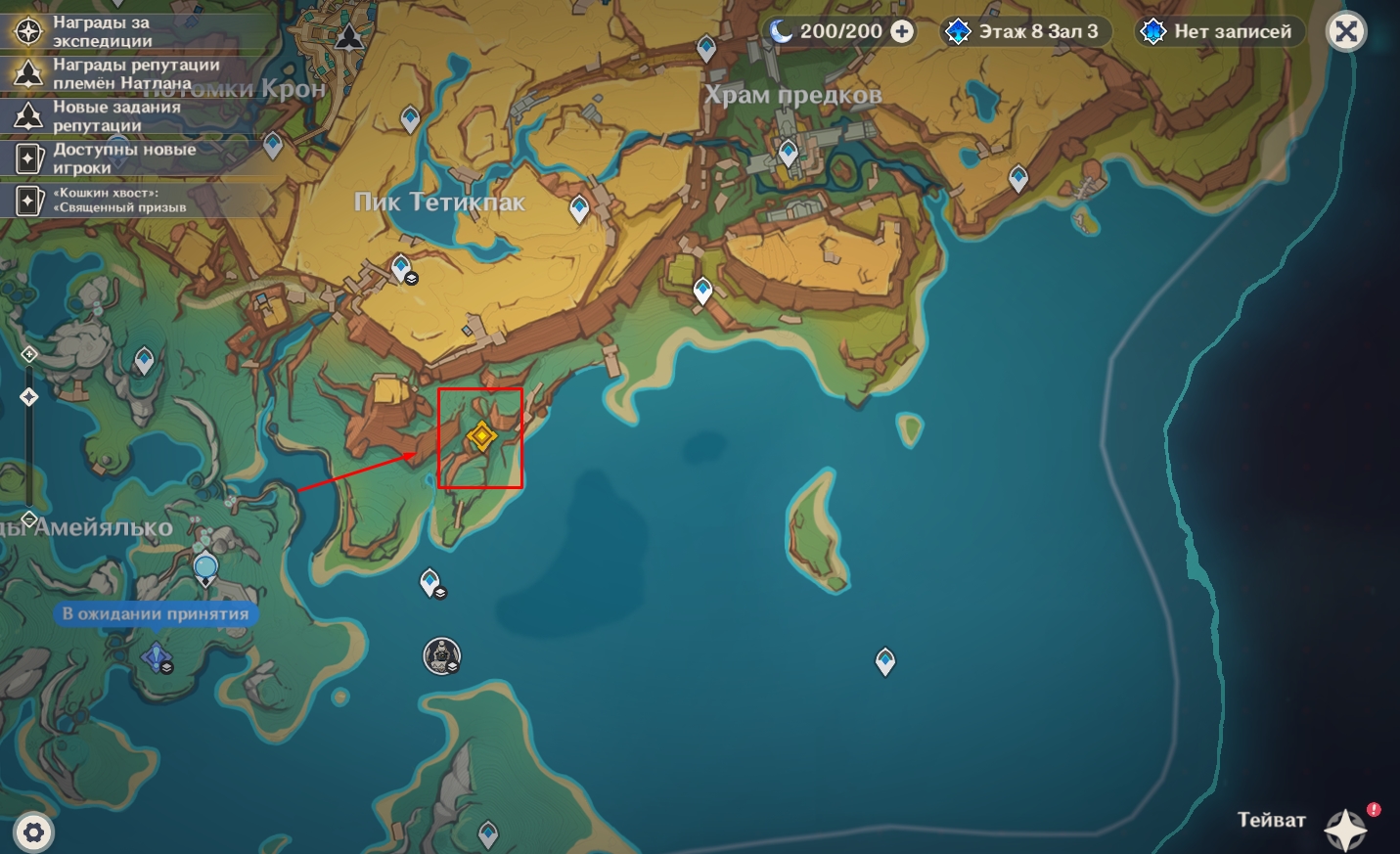Select the Statue of the Seven marker
Screen dimensions: 1400x854
point(441,654)
